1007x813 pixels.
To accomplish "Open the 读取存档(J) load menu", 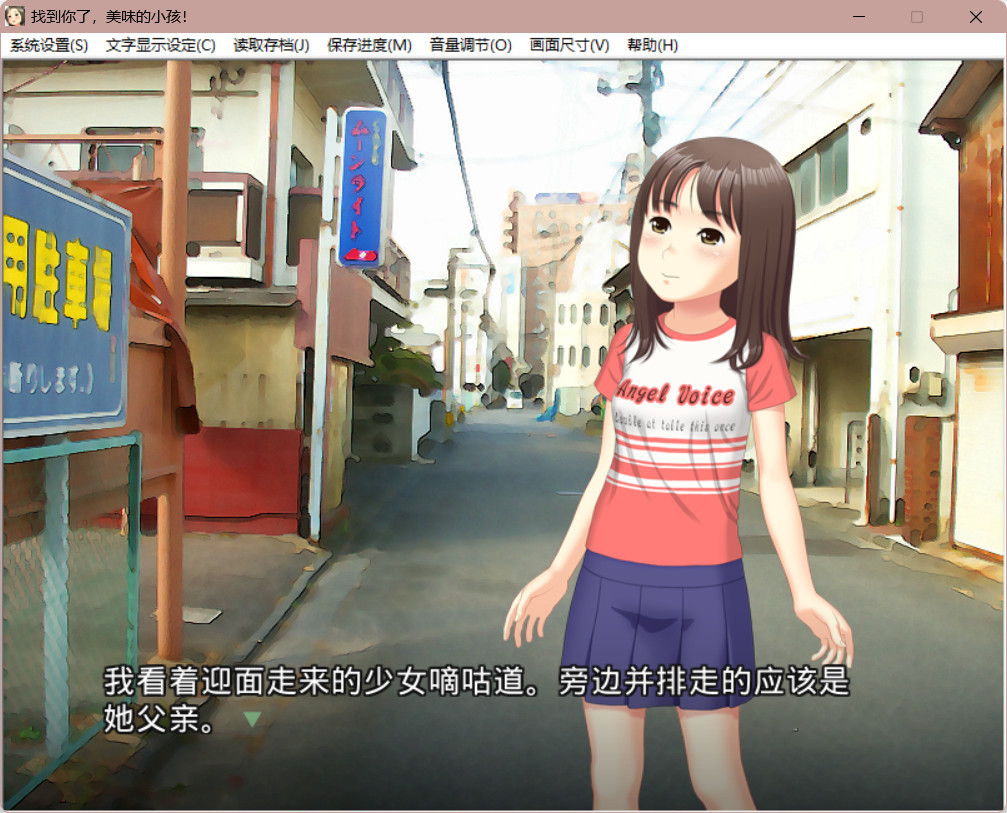I will pyautogui.click(x=271, y=45).
